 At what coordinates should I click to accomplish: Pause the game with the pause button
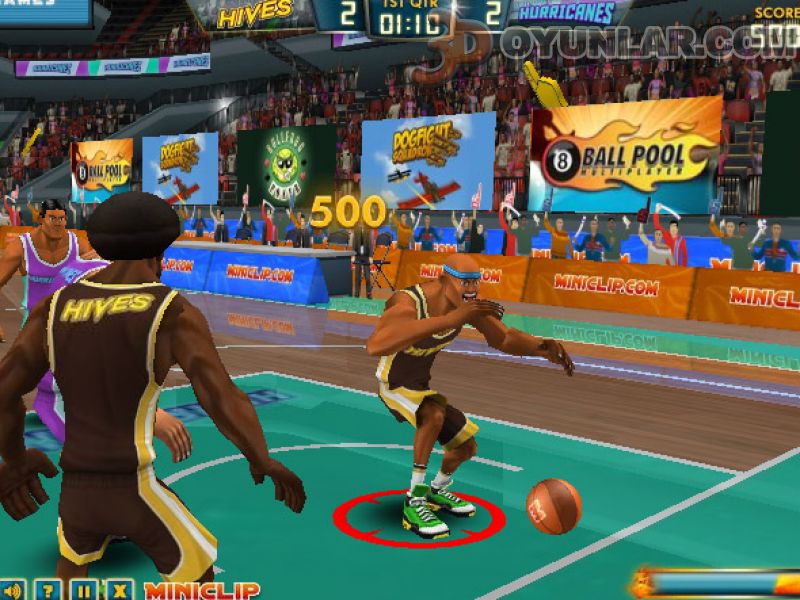tap(84, 590)
